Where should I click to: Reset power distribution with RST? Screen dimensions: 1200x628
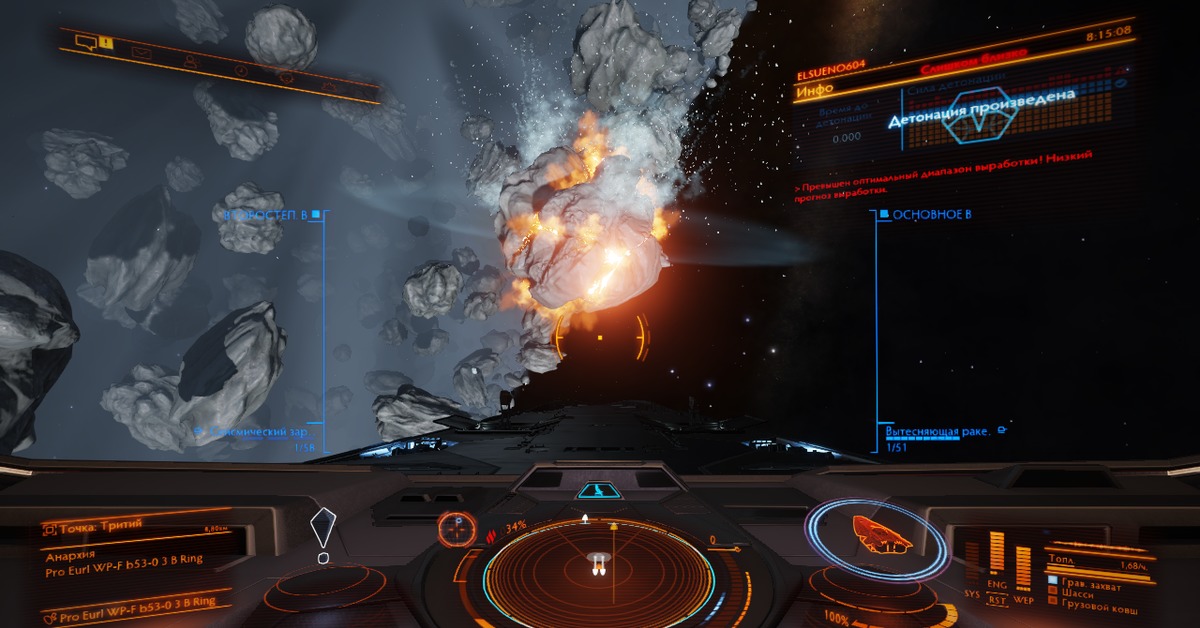coord(997,601)
